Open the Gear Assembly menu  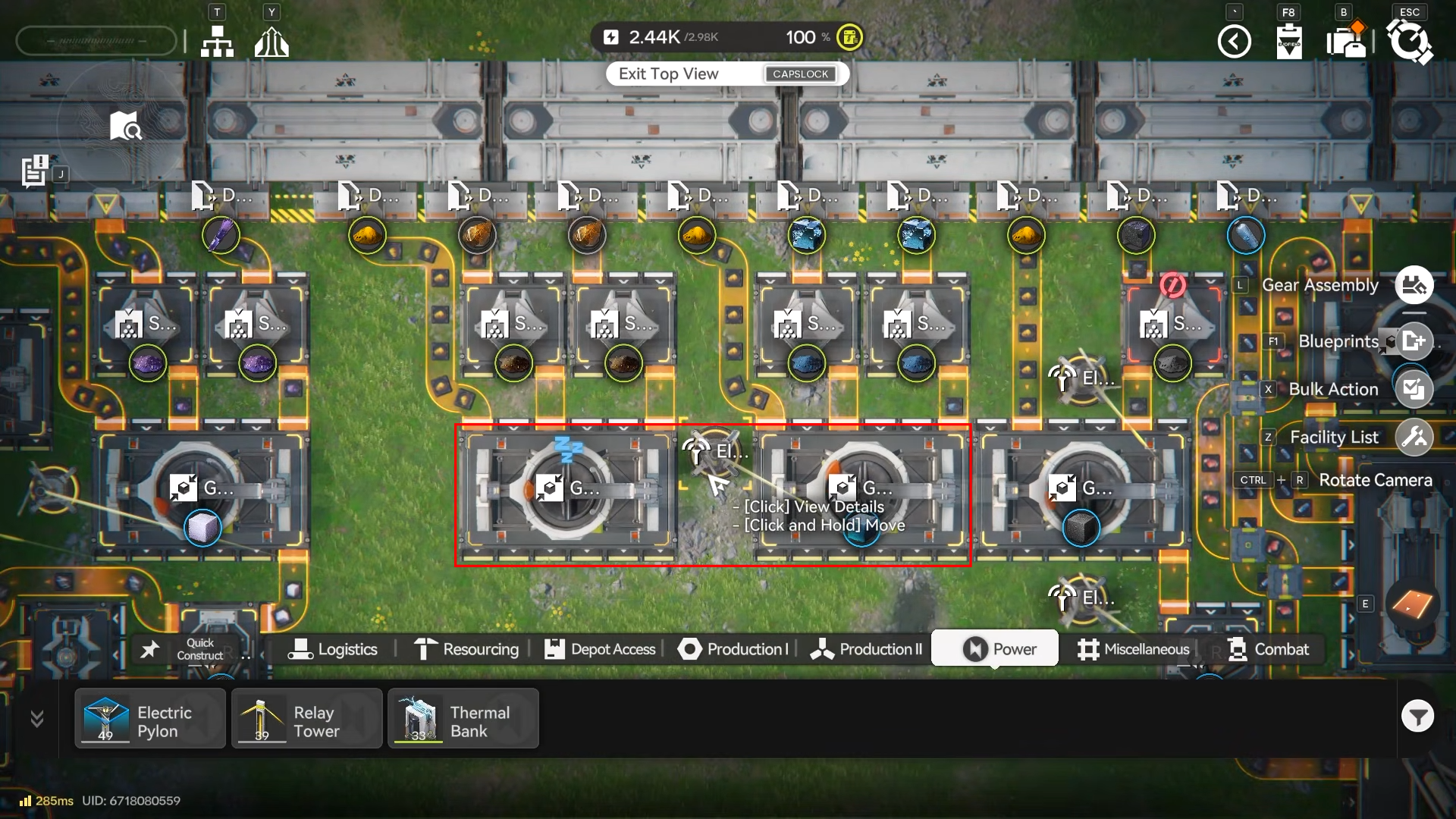pyautogui.click(x=1414, y=286)
